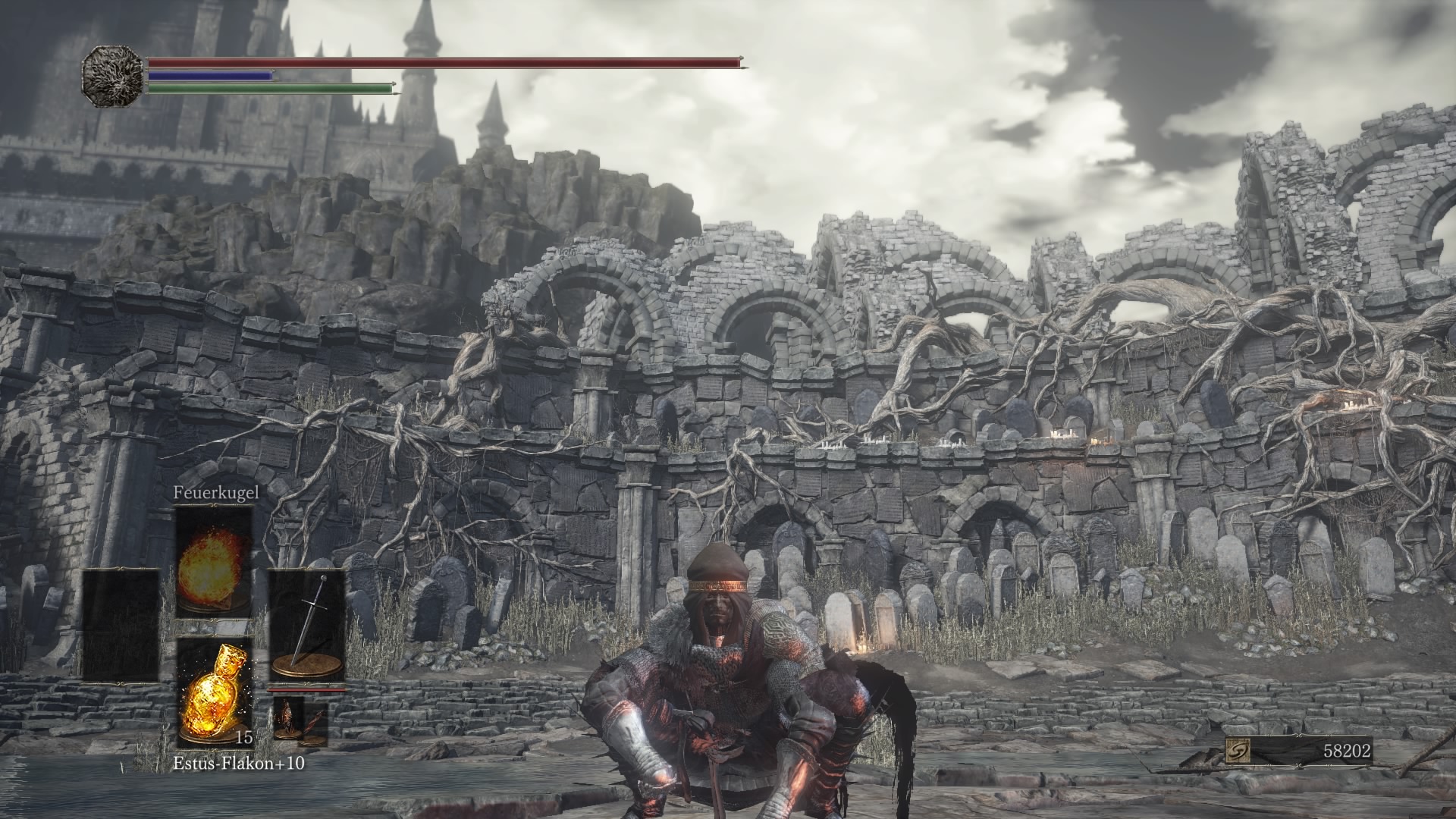The image size is (1456, 819).
Task: Select the Feuerkugel spell slot
Action: 214,561
